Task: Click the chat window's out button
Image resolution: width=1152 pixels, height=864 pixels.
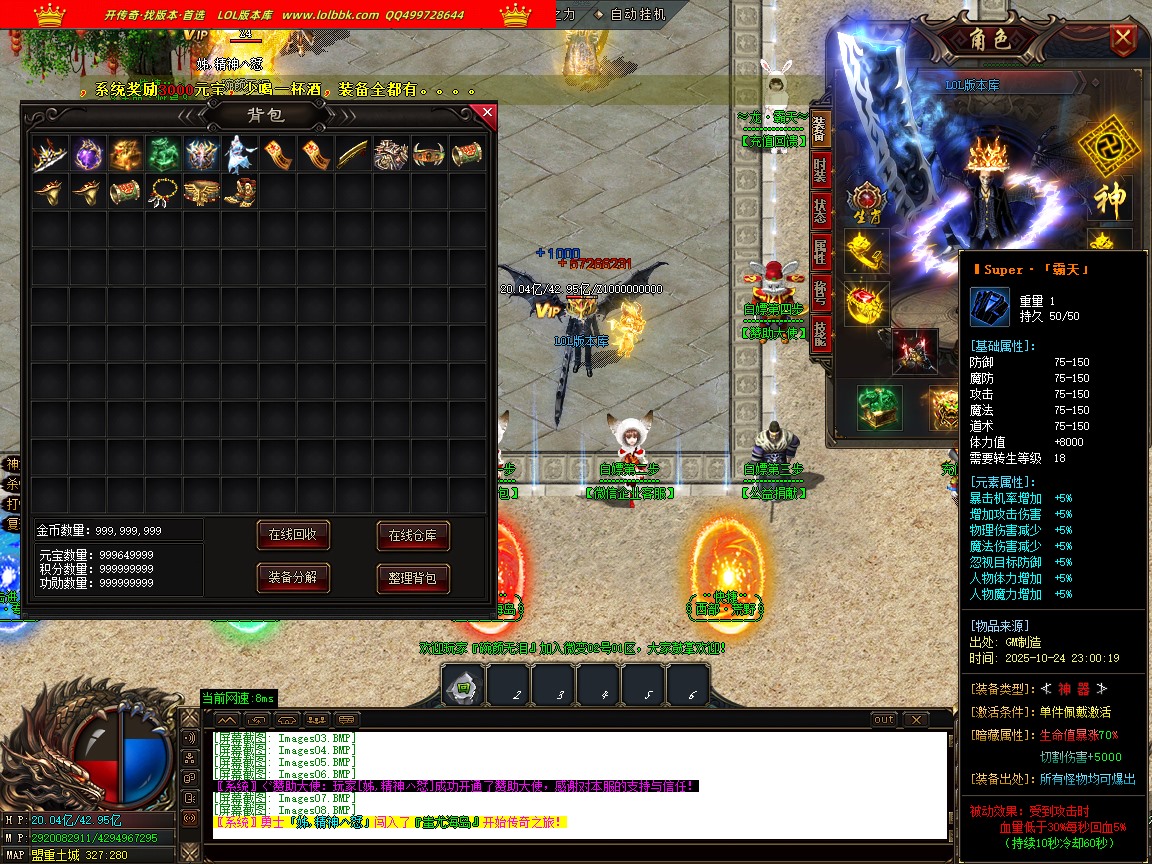Action: coord(884,720)
